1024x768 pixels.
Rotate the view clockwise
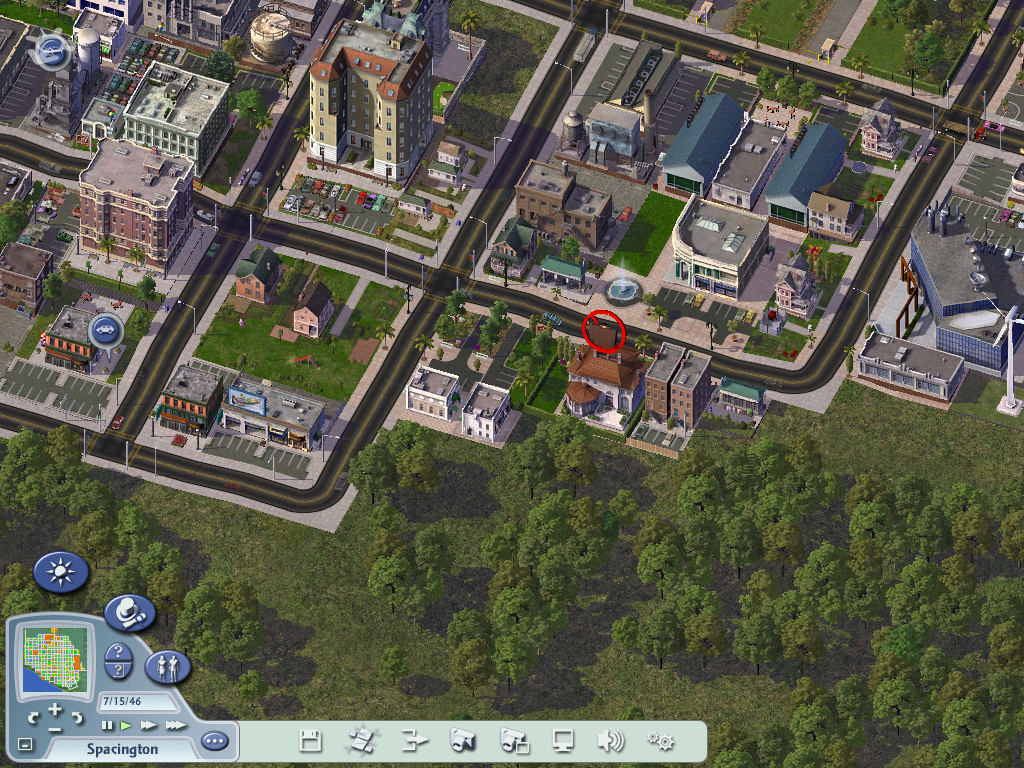coord(77,717)
